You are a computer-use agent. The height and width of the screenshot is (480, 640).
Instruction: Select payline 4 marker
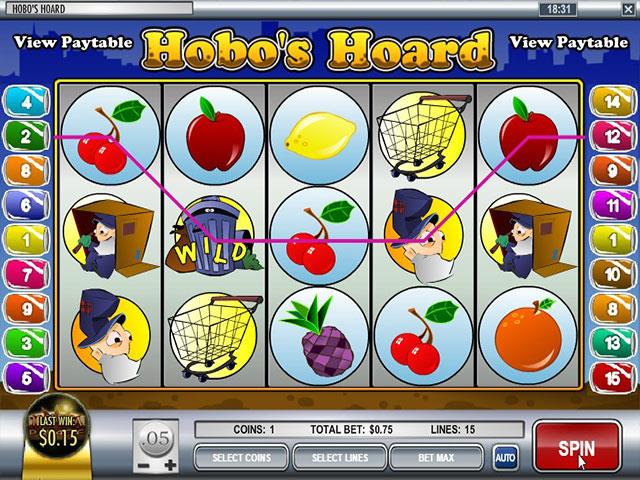[20, 101]
